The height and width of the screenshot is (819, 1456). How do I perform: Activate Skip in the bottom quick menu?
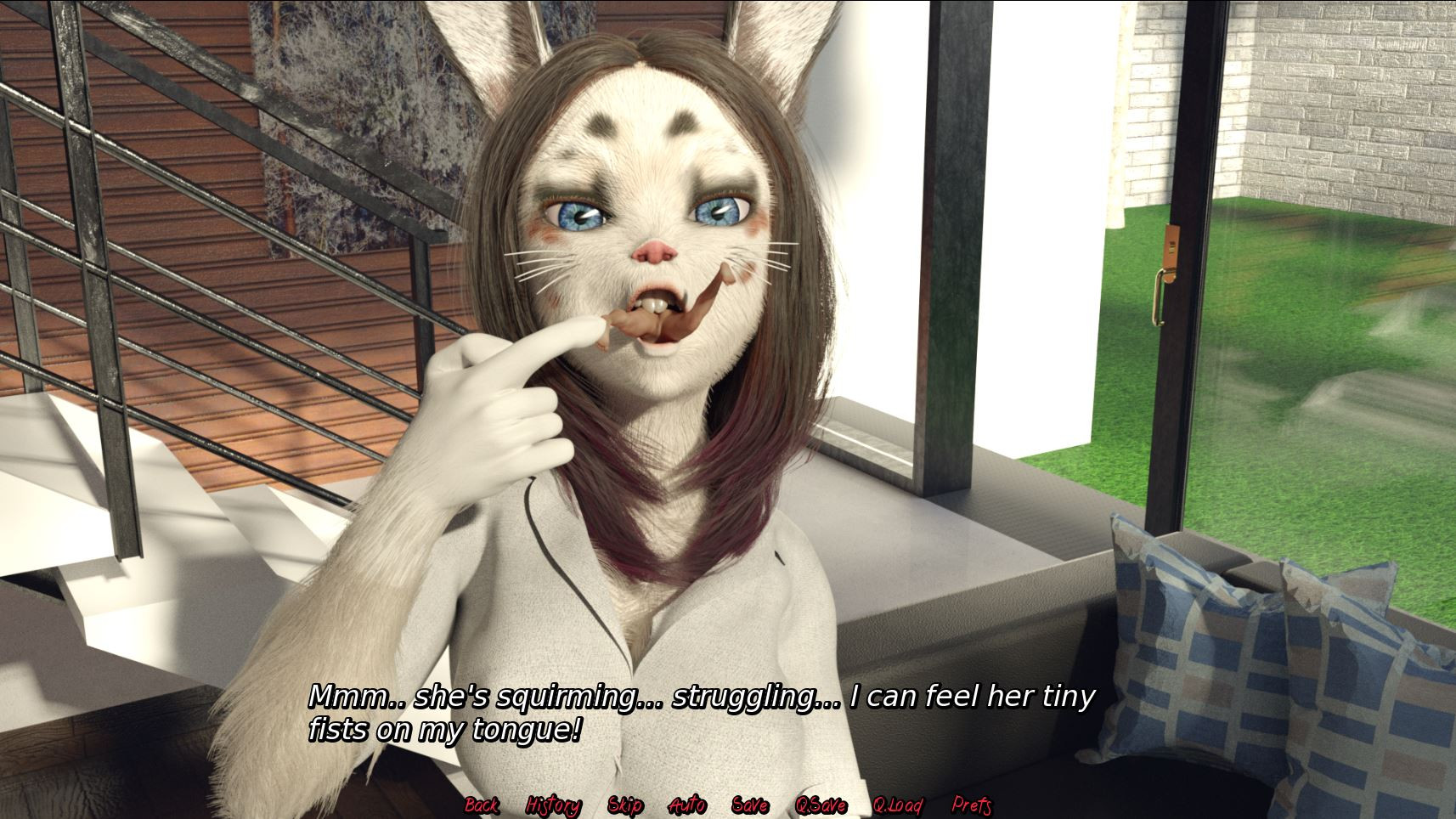click(x=626, y=805)
